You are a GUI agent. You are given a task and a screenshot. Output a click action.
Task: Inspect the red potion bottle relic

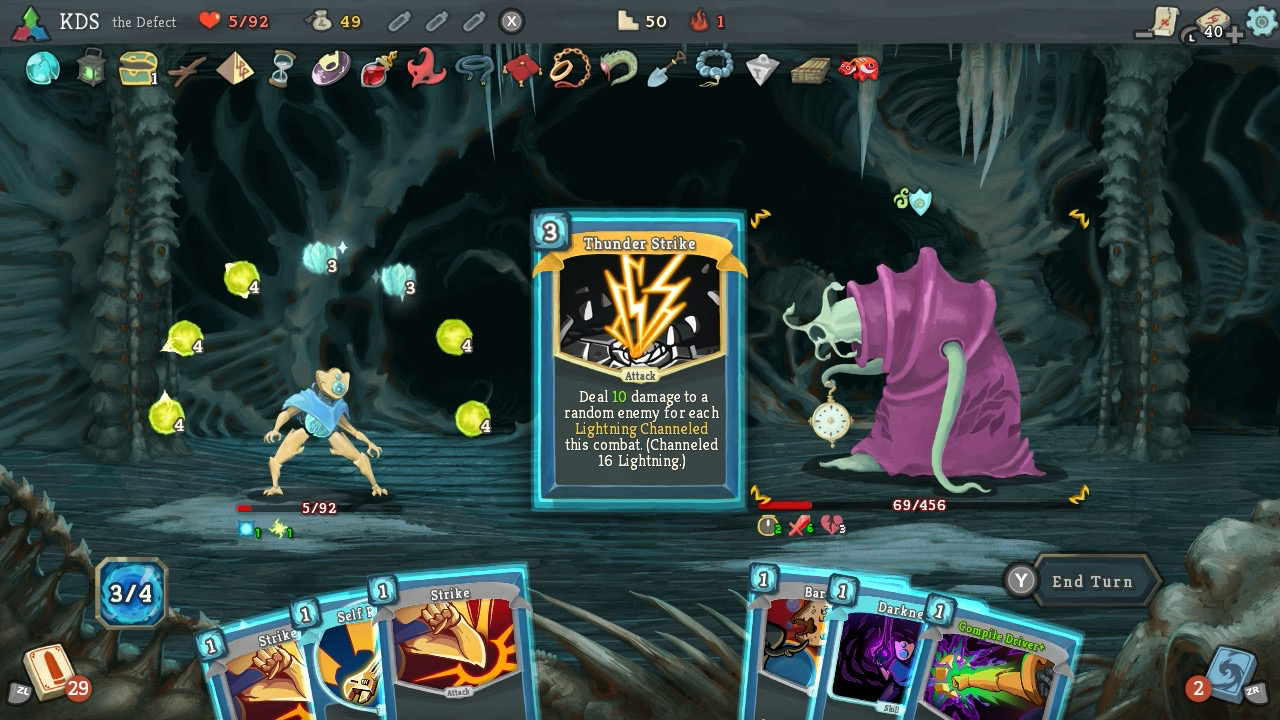[379, 69]
